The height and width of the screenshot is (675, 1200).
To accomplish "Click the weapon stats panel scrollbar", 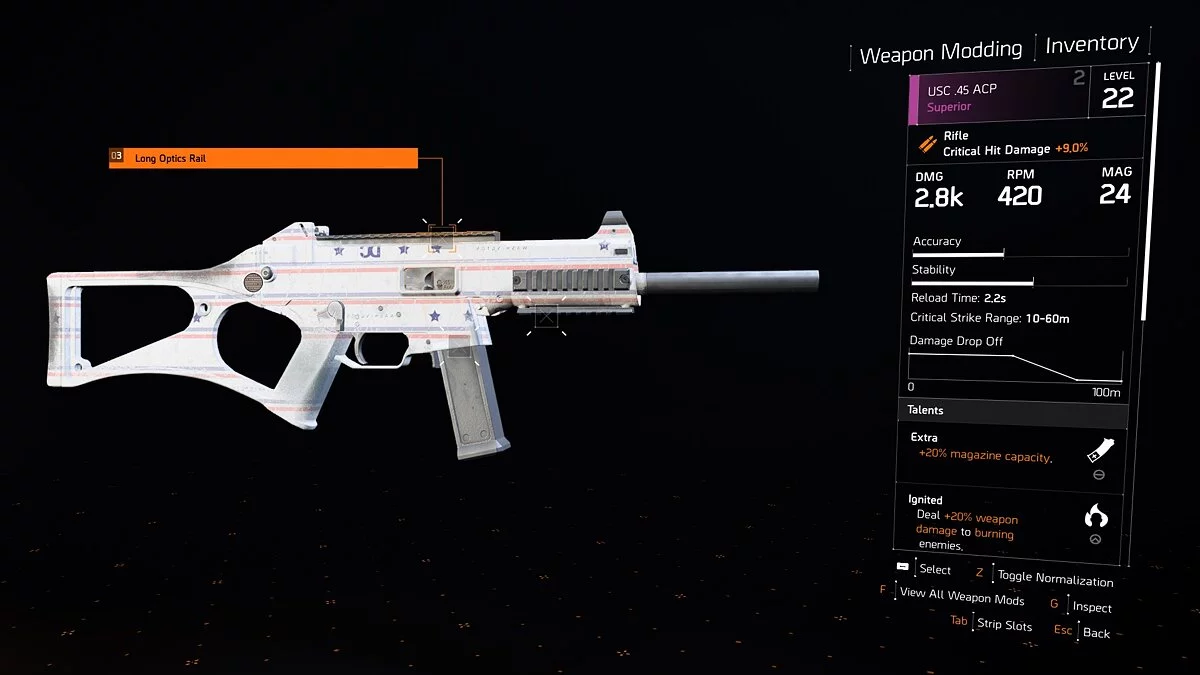I will tap(1158, 190).
